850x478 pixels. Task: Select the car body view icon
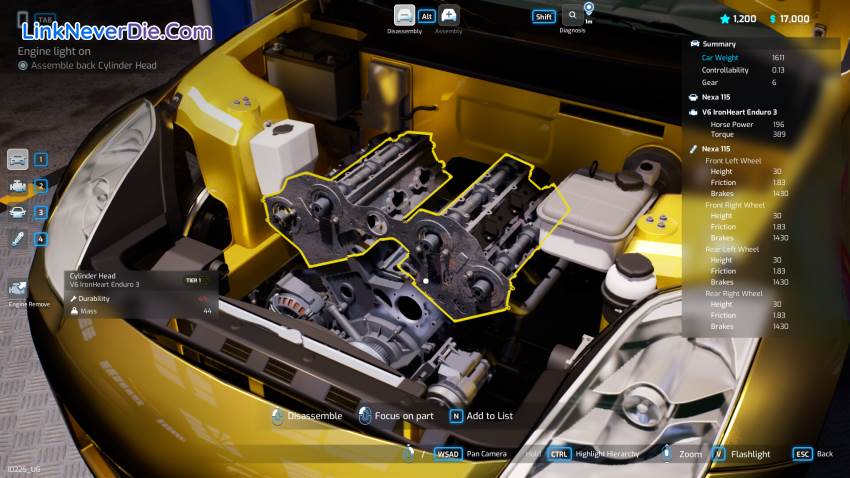tap(17, 159)
